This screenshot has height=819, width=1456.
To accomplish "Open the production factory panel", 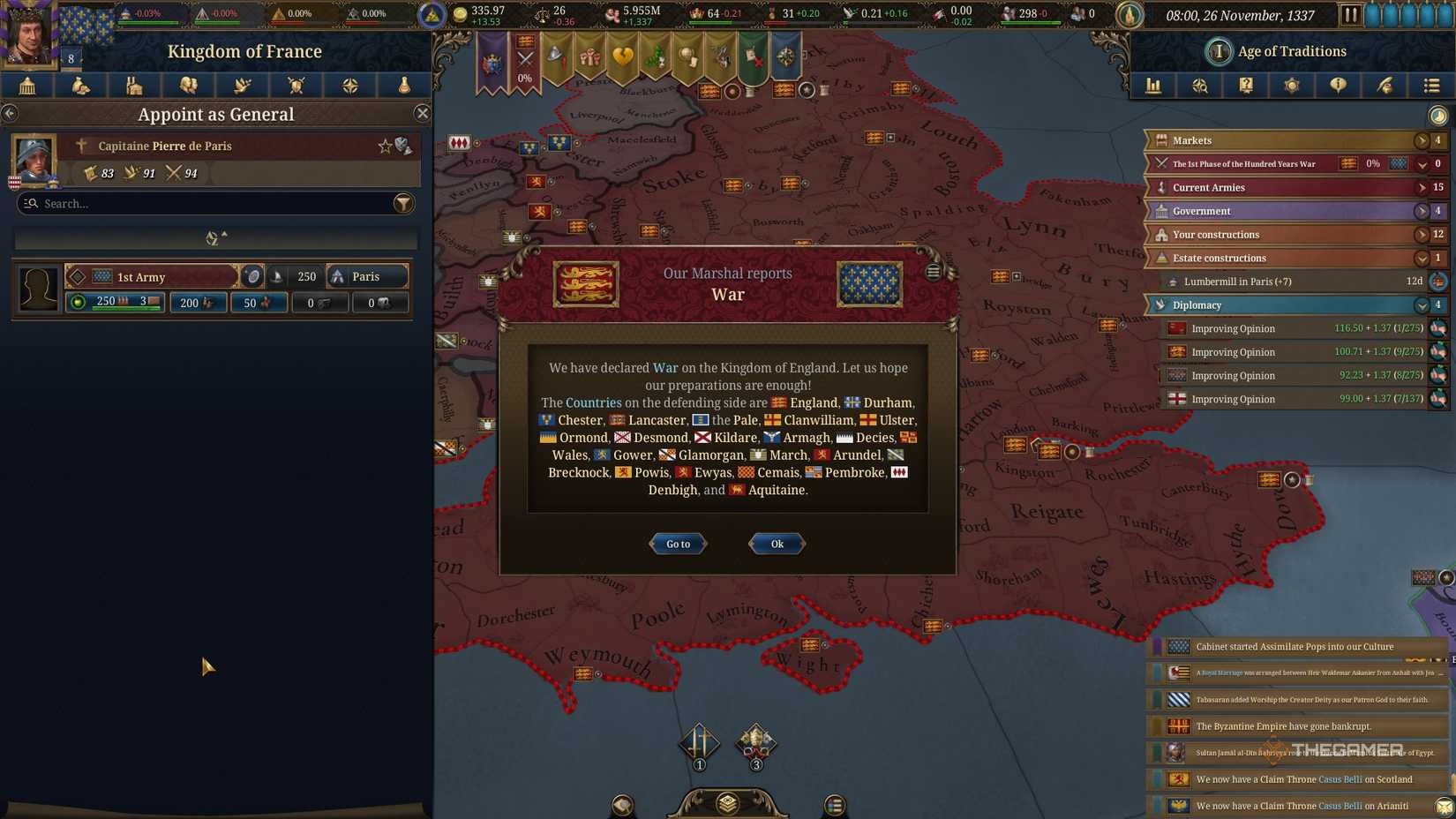I will 134,86.
